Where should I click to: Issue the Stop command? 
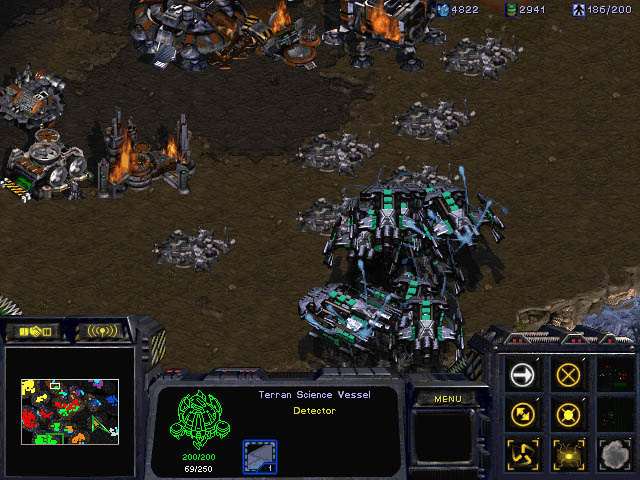coord(569,375)
